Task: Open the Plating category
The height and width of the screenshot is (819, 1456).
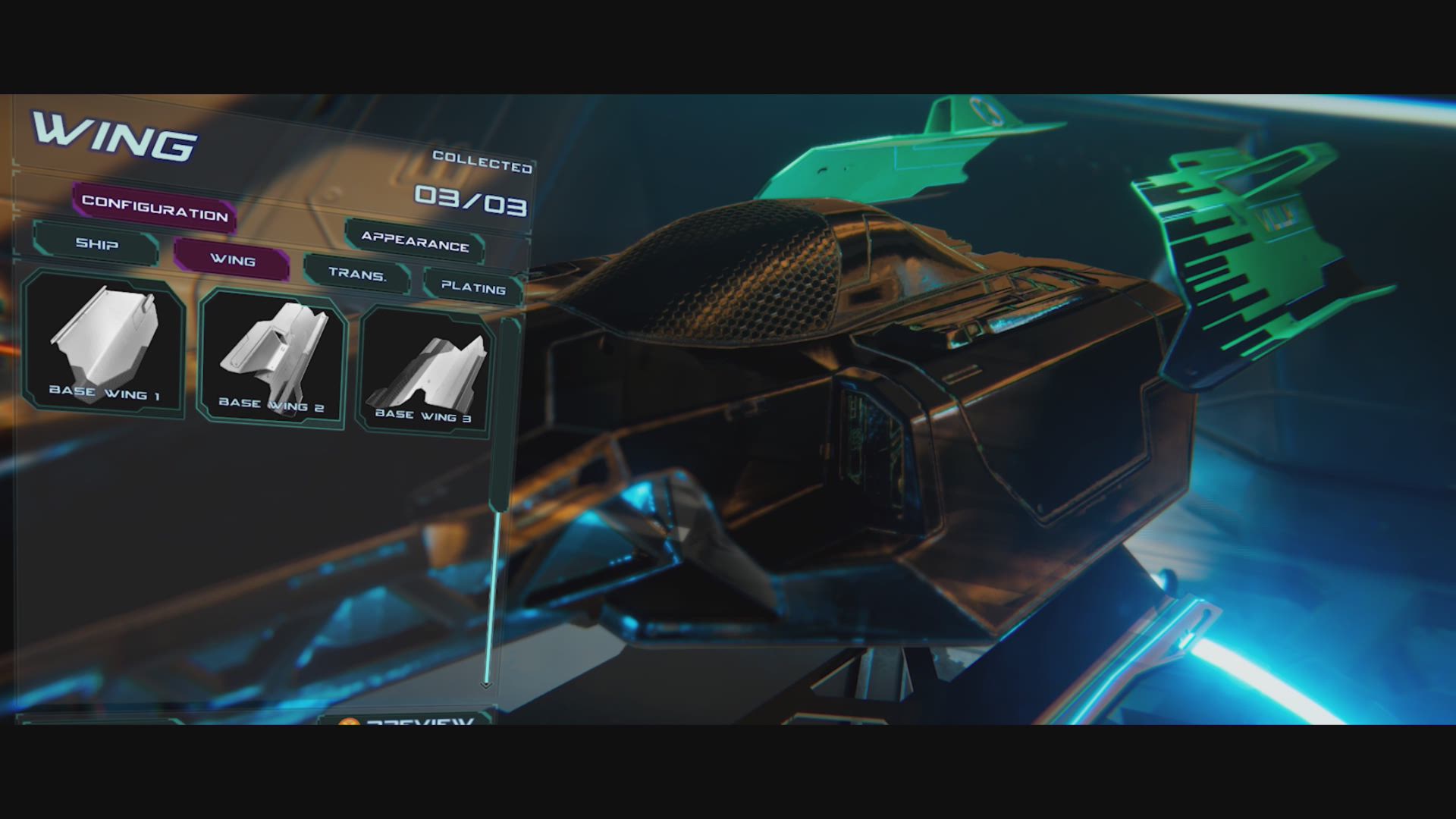Action: point(473,287)
